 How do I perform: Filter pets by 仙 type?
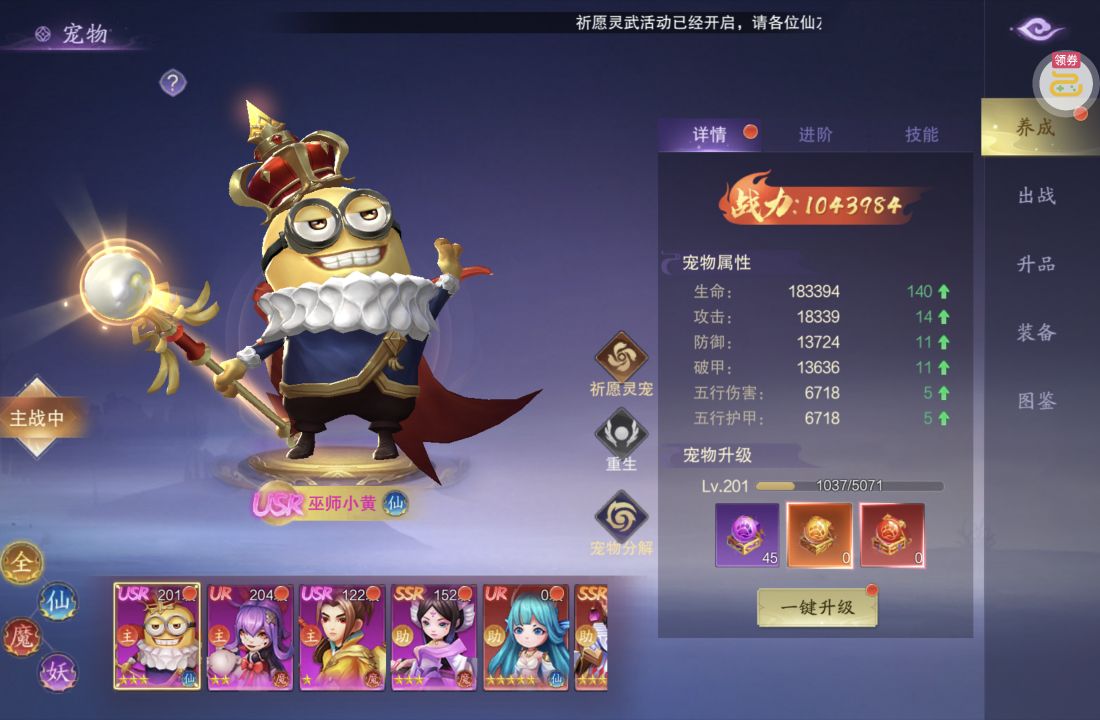[x=57, y=601]
